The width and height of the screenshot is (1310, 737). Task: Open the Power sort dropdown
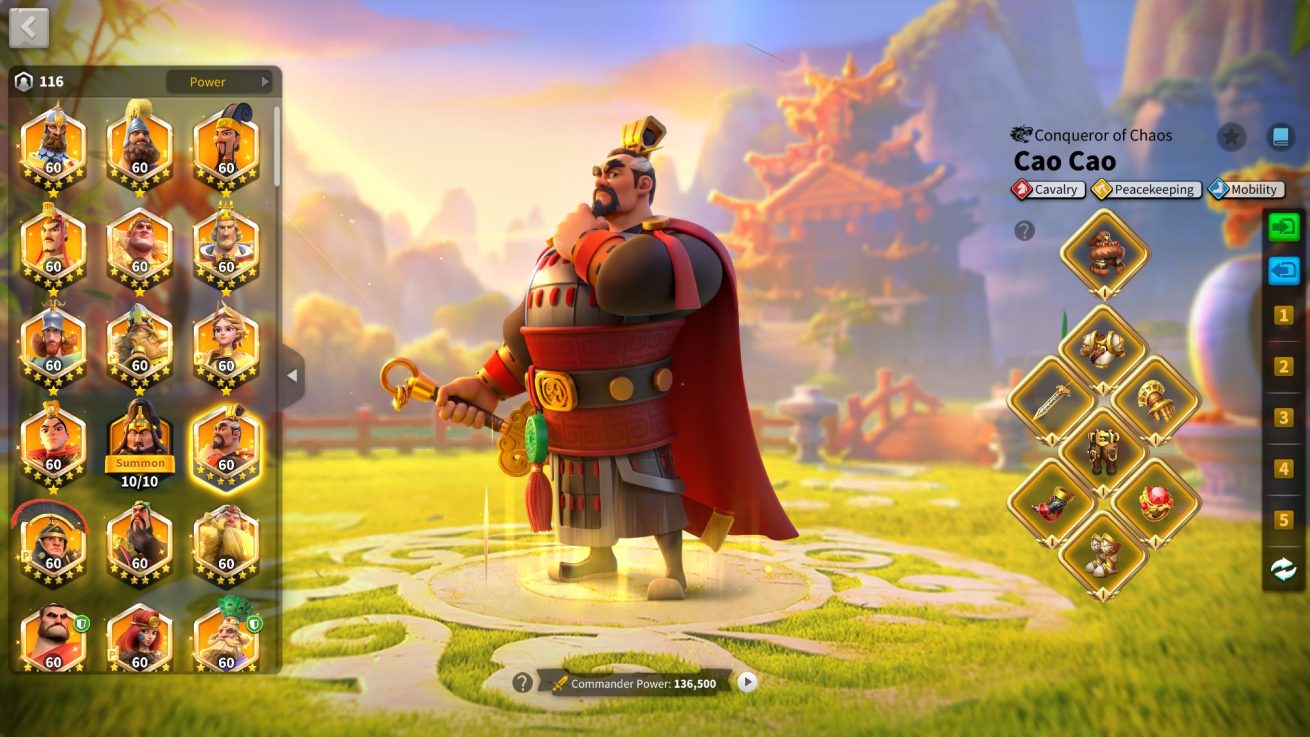point(220,82)
